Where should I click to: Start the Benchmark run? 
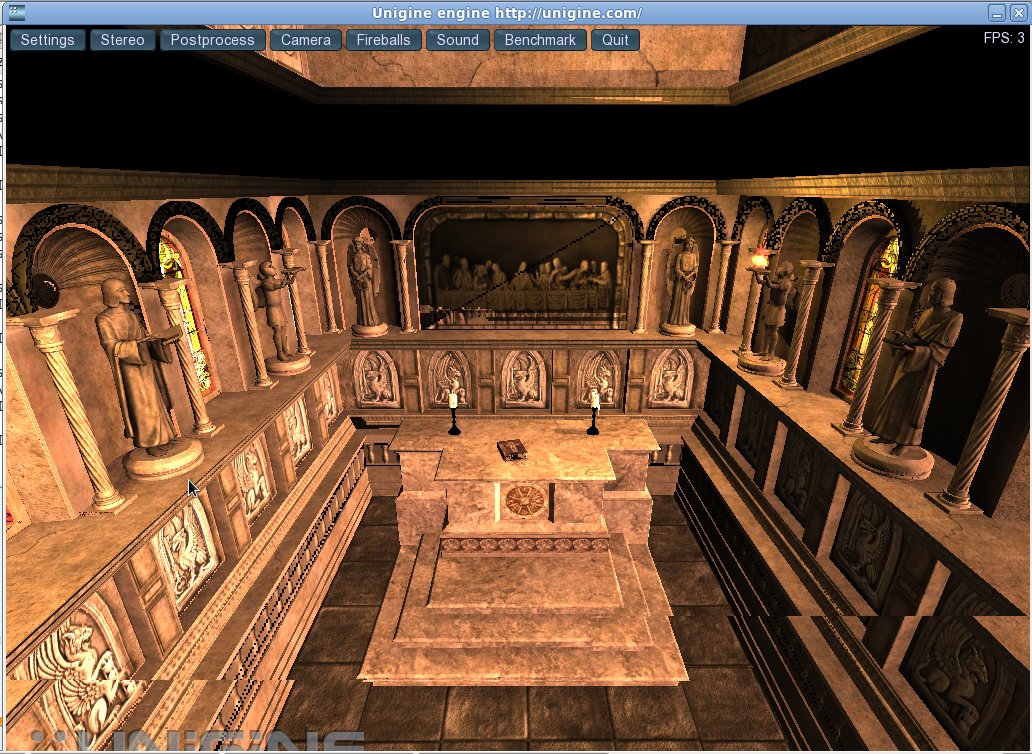pyautogui.click(x=540, y=40)
